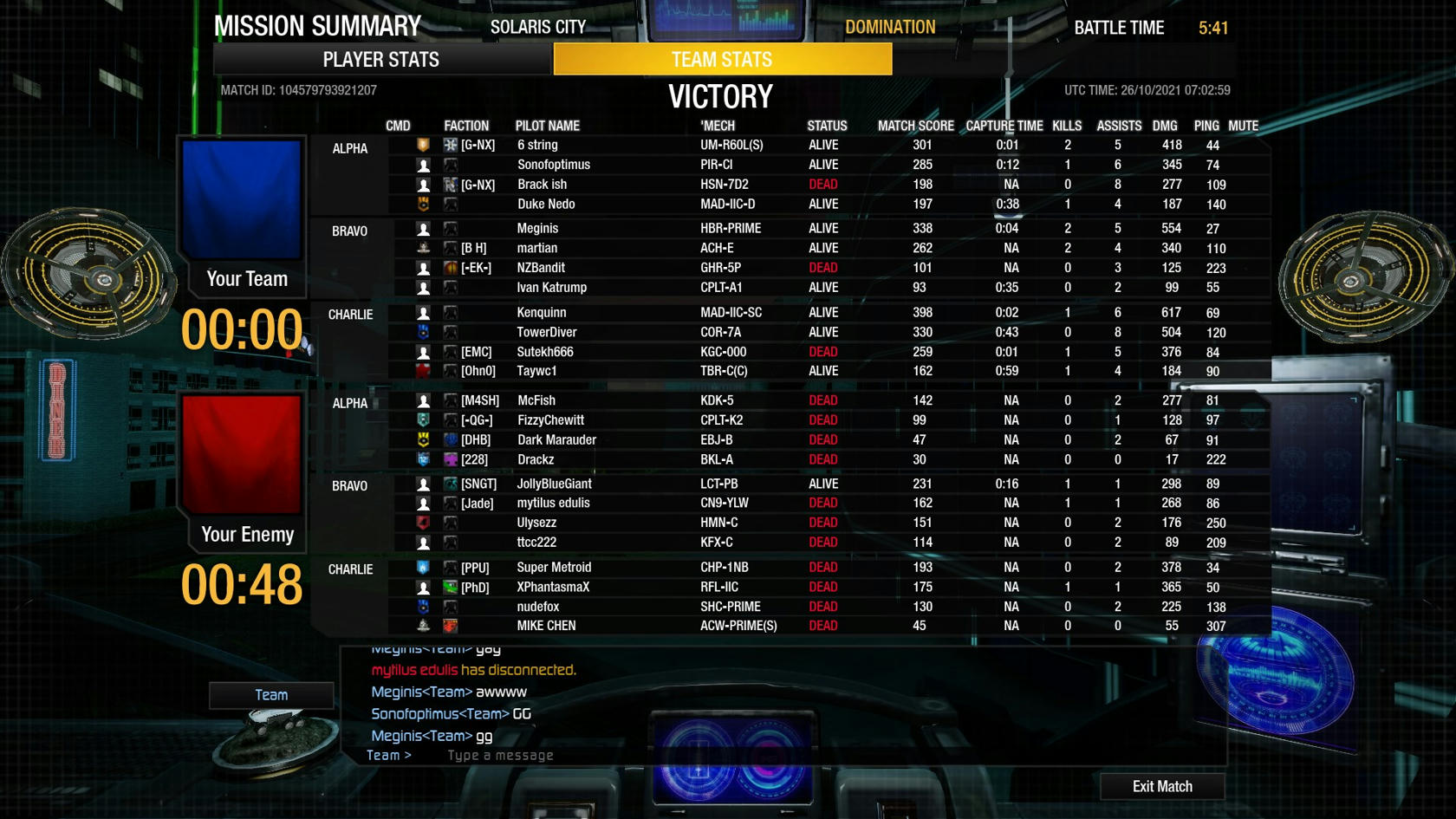Select the 6 string pilot row
This screenshot has width=1456, height=819.
537,146
